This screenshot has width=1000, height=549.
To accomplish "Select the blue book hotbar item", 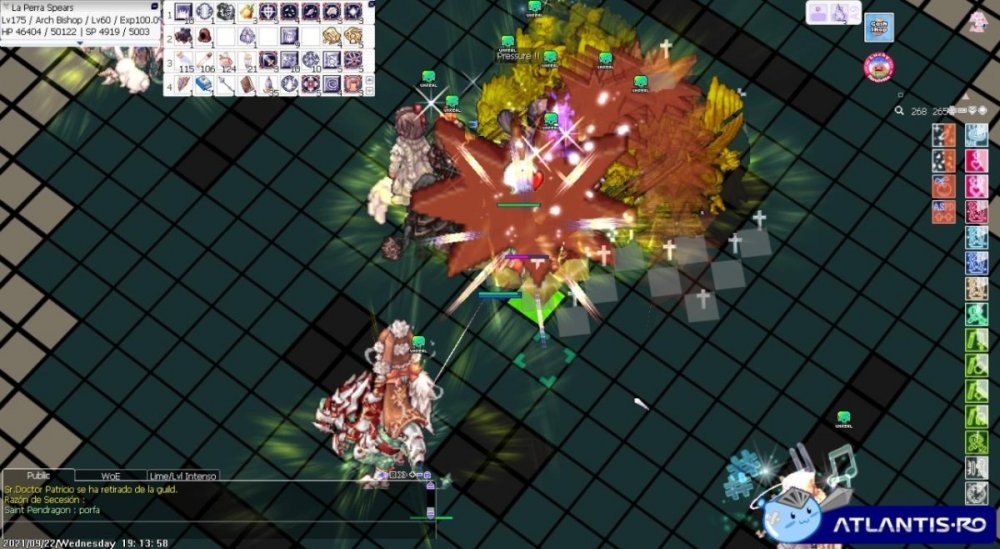I will 204,84.
